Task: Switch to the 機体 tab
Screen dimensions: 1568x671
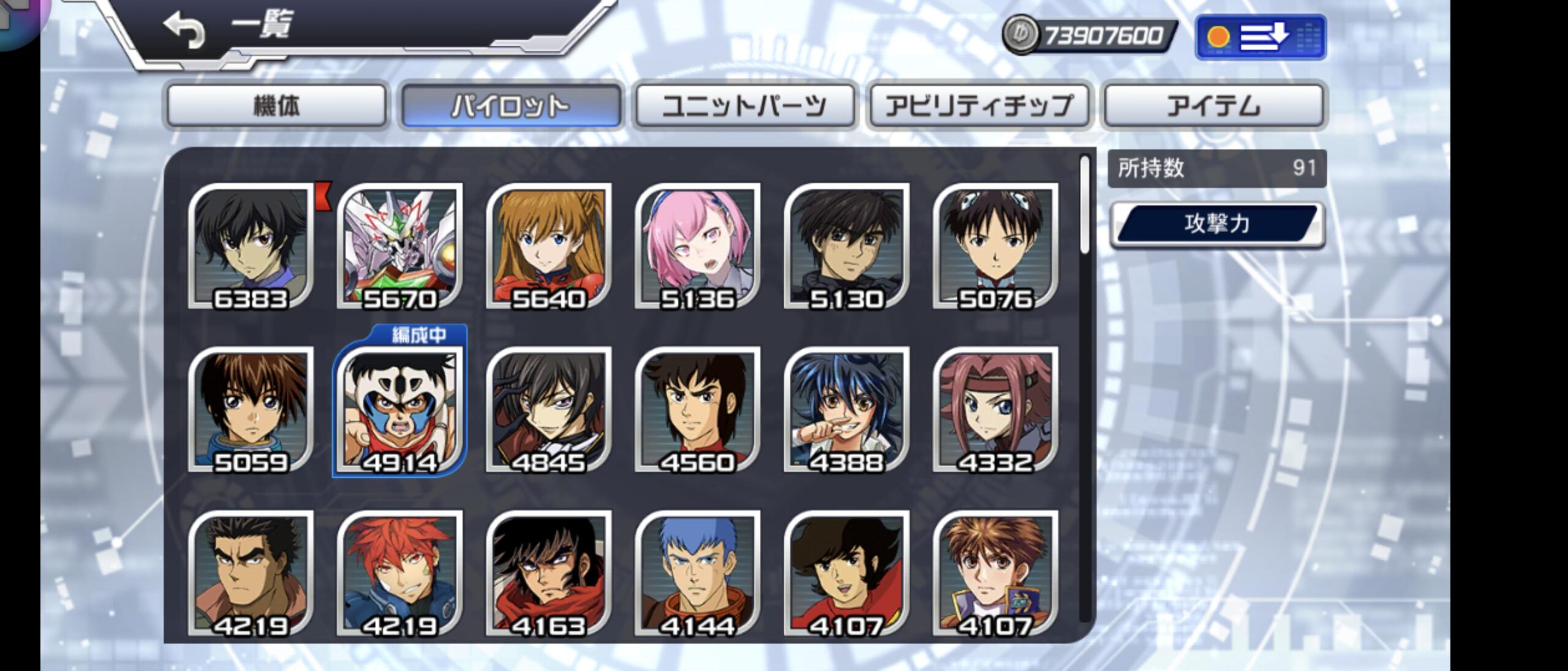Action: coord(276,106)
